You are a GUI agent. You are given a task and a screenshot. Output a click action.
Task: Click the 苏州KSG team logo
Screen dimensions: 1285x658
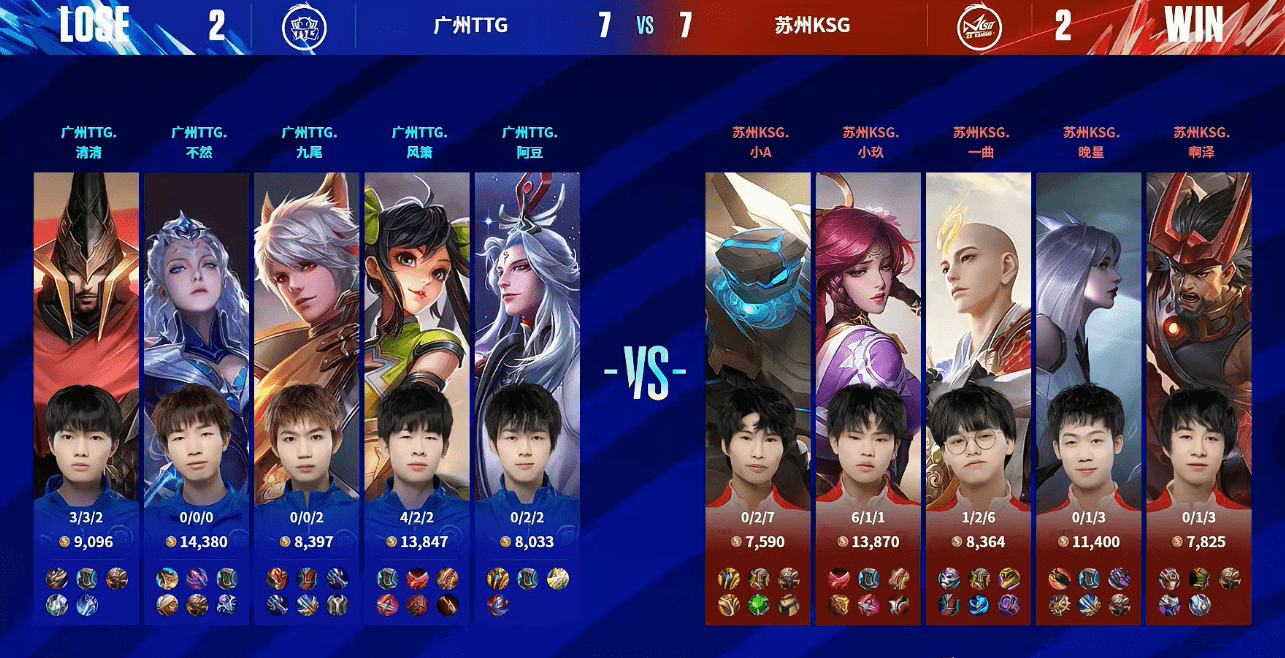pyautogui.click(x=979, y=26)
